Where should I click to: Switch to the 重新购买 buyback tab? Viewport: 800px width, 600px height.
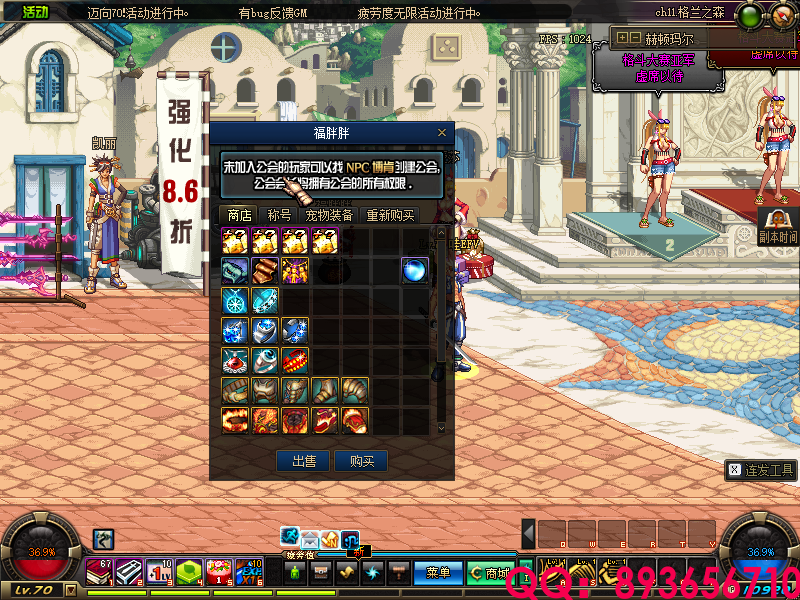pos(389,215)
